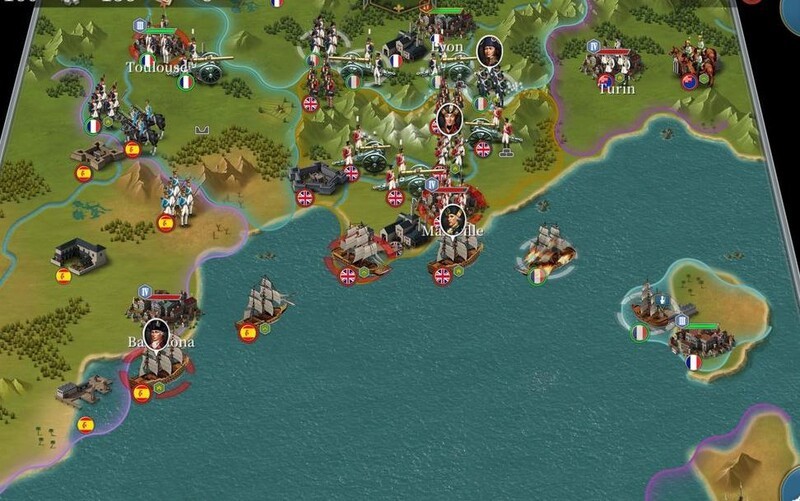Select the general portrait at Lyon
The width and height of the screenshot is (800, 501).
coord(489,50)
